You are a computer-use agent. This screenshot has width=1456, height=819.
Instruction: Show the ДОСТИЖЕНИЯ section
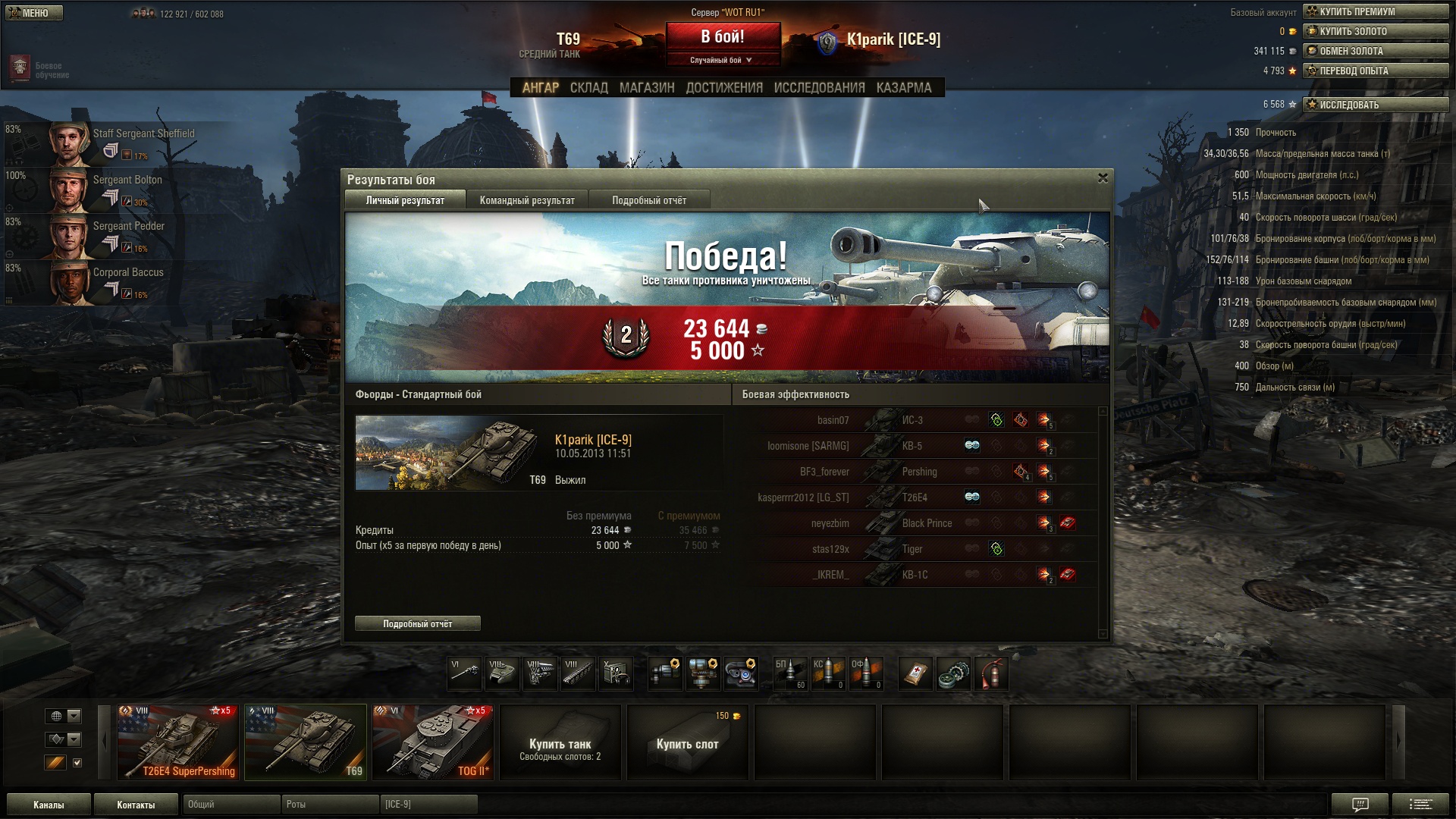(x=724, y=88)
